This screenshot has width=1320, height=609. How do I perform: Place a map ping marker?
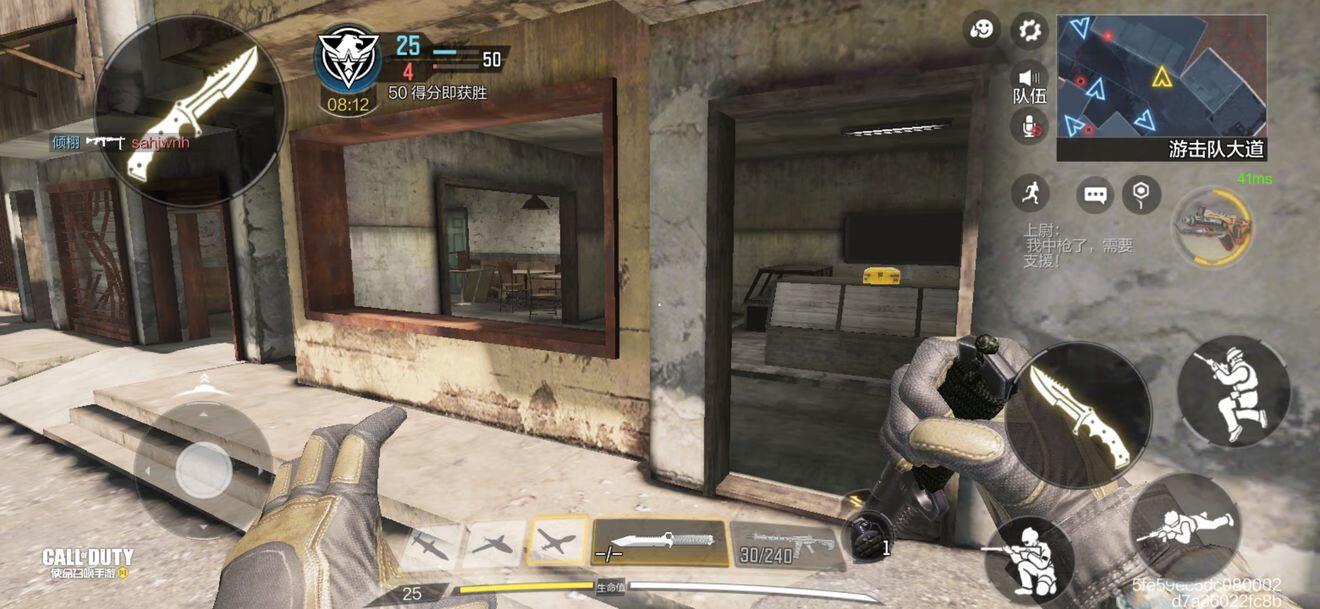(1141, 194)
